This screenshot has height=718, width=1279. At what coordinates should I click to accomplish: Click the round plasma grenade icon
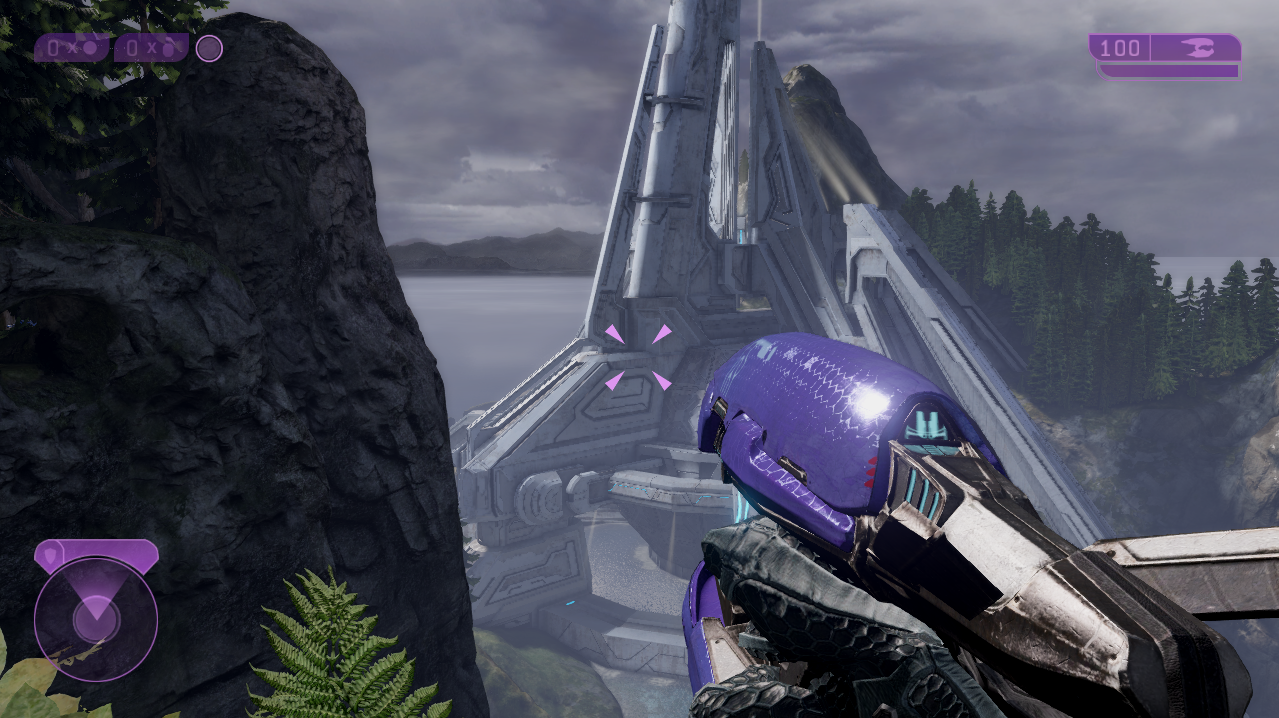coord(91,47)
